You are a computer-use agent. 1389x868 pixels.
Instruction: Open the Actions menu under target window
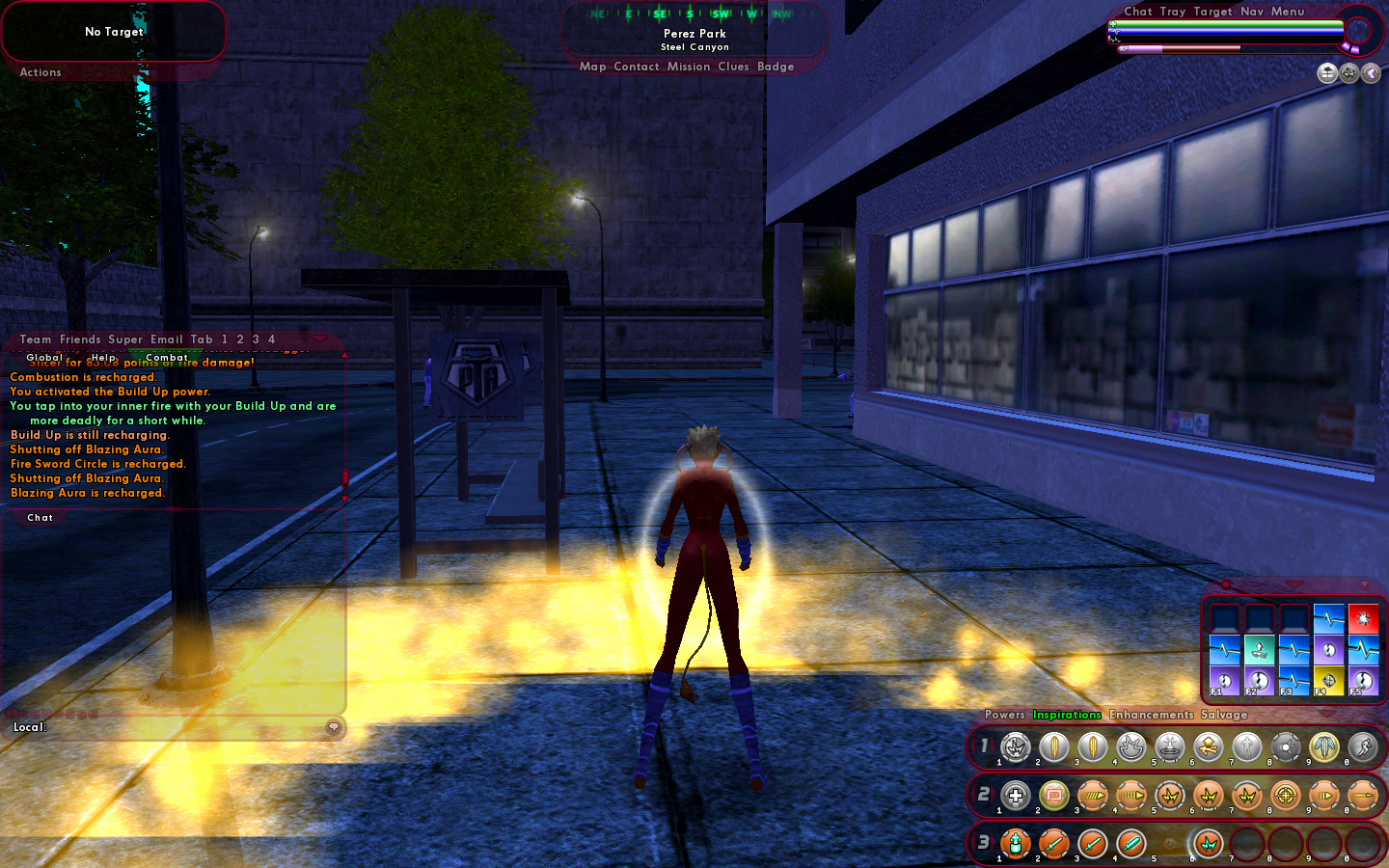tap(41, 72)
